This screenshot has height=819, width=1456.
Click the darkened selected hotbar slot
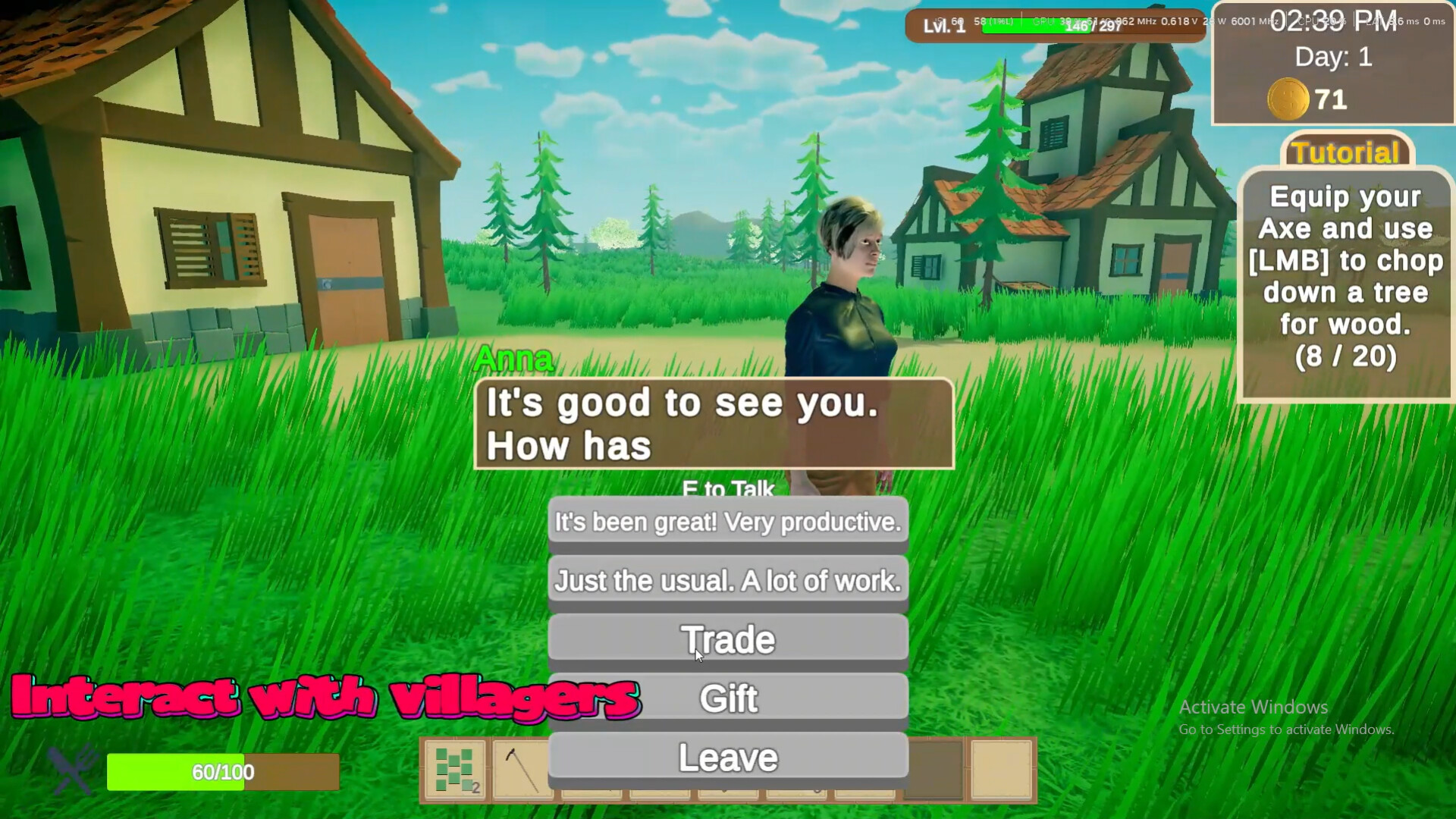(x=935, y=768)
